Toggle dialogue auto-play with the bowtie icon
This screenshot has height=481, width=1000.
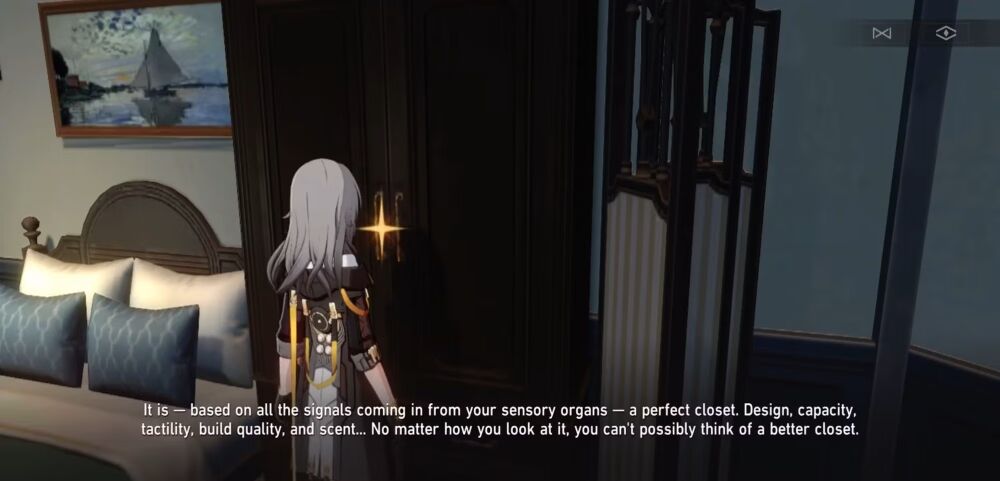pyautogui.click(x=881, y=34)
